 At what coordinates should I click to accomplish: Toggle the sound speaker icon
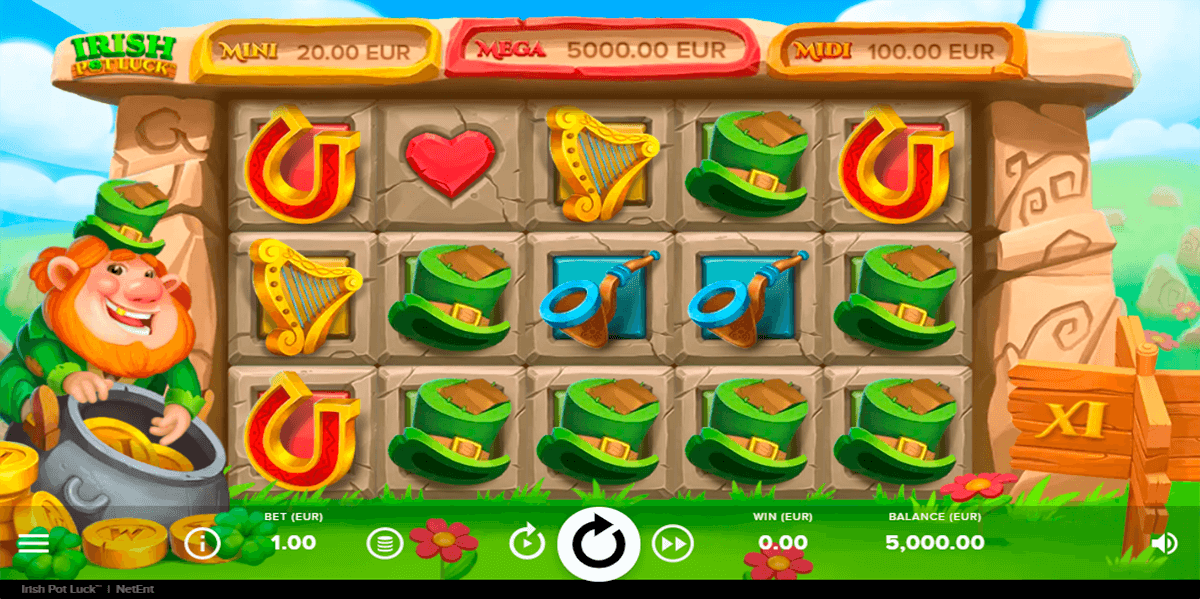tap(1163, 543)
